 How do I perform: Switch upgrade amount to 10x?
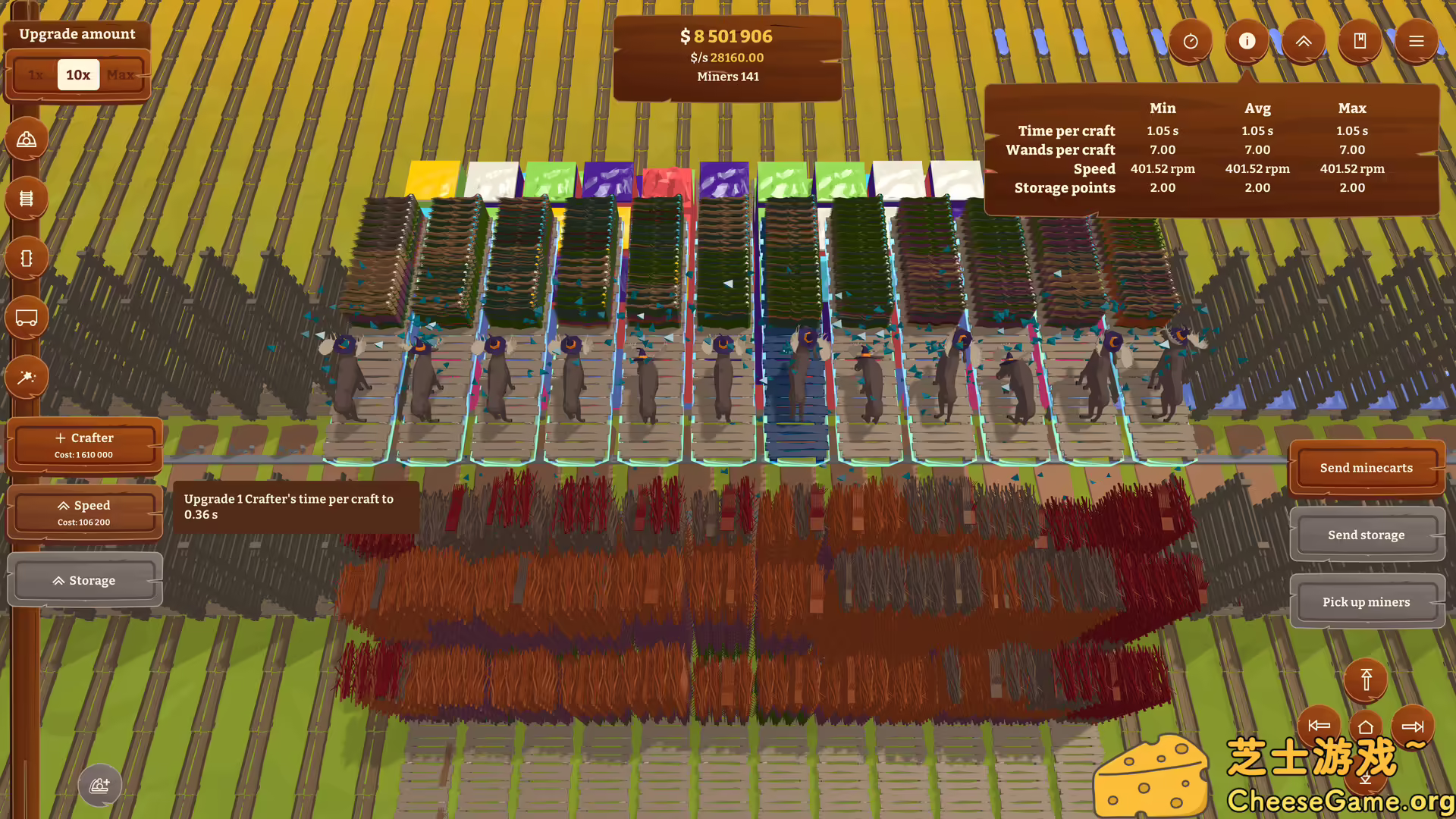77,74
